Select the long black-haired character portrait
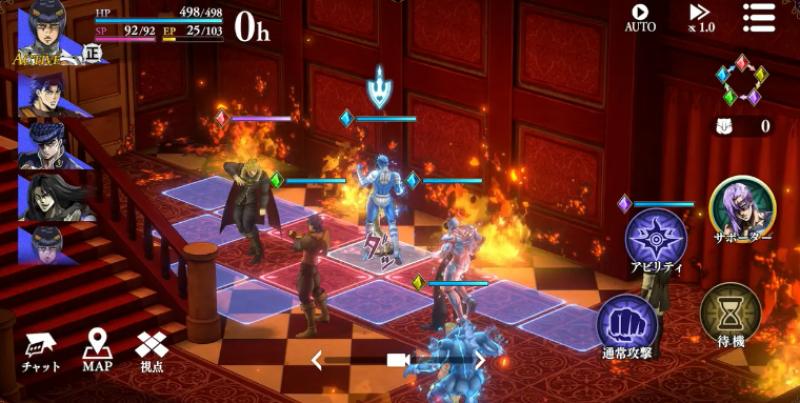800x403 pixels. tap(47, 195)
